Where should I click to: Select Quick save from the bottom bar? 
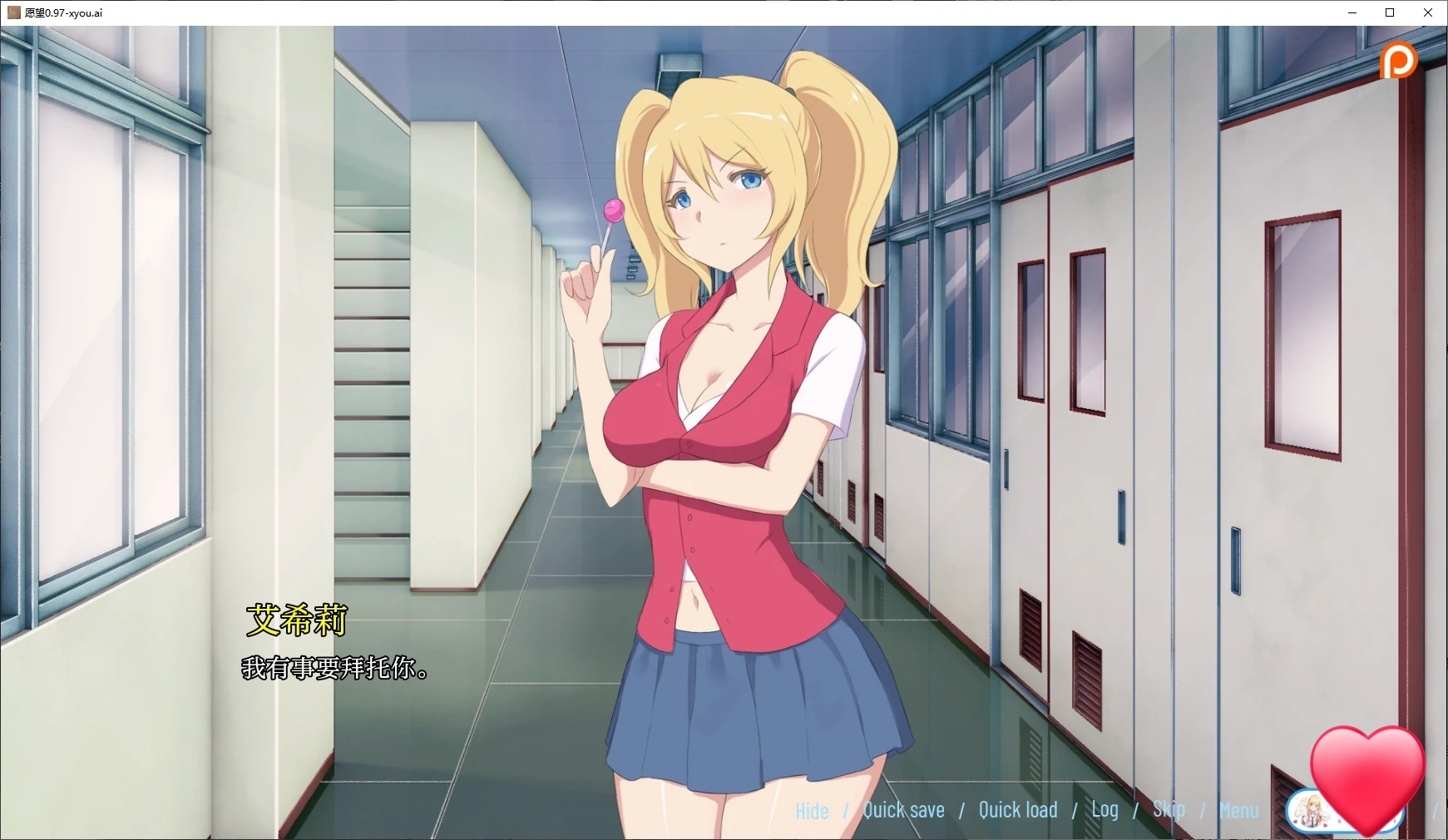904,808
